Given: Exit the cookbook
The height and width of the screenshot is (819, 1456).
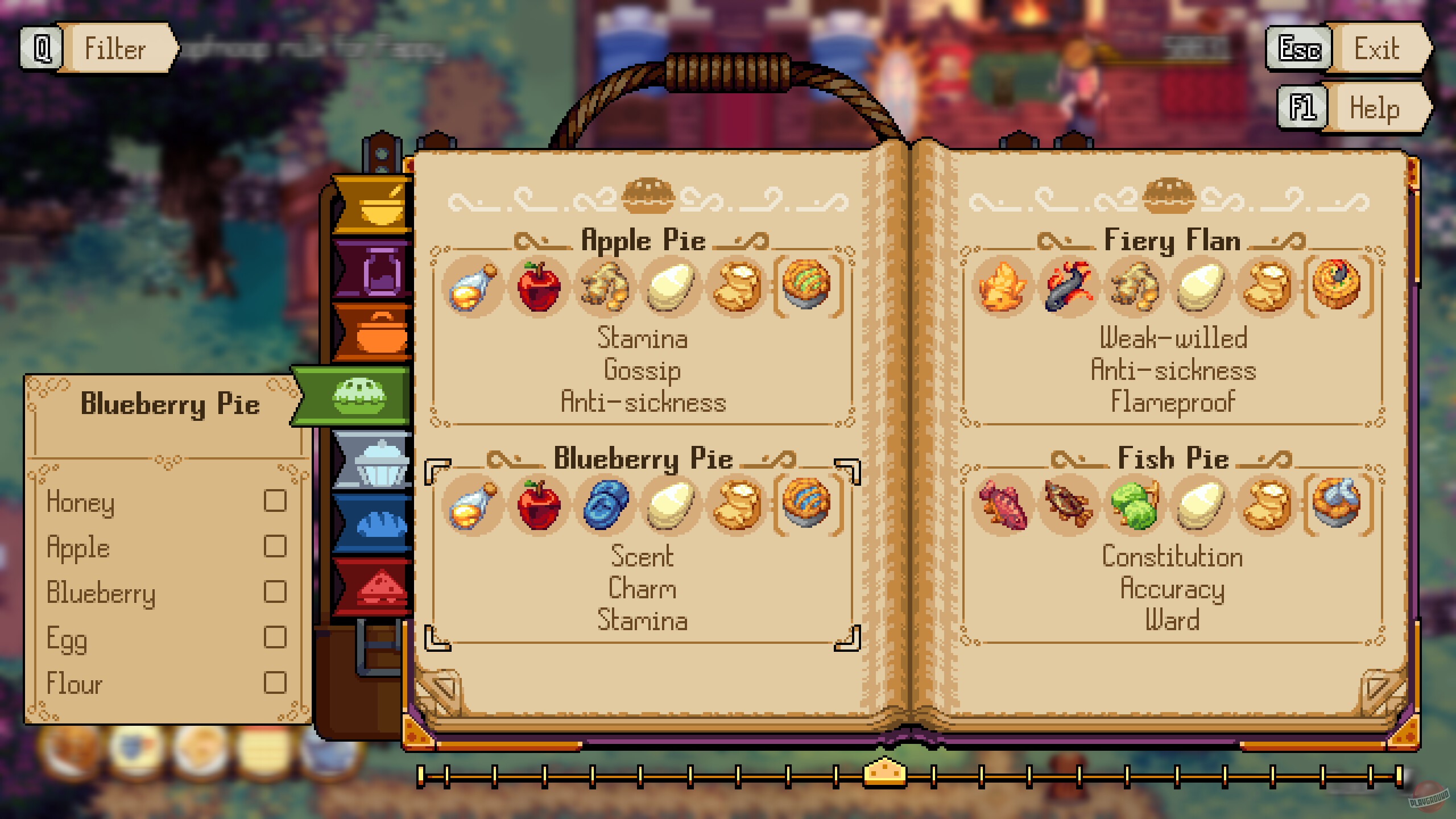Looking at the screenshot, I should (1376, 48).
